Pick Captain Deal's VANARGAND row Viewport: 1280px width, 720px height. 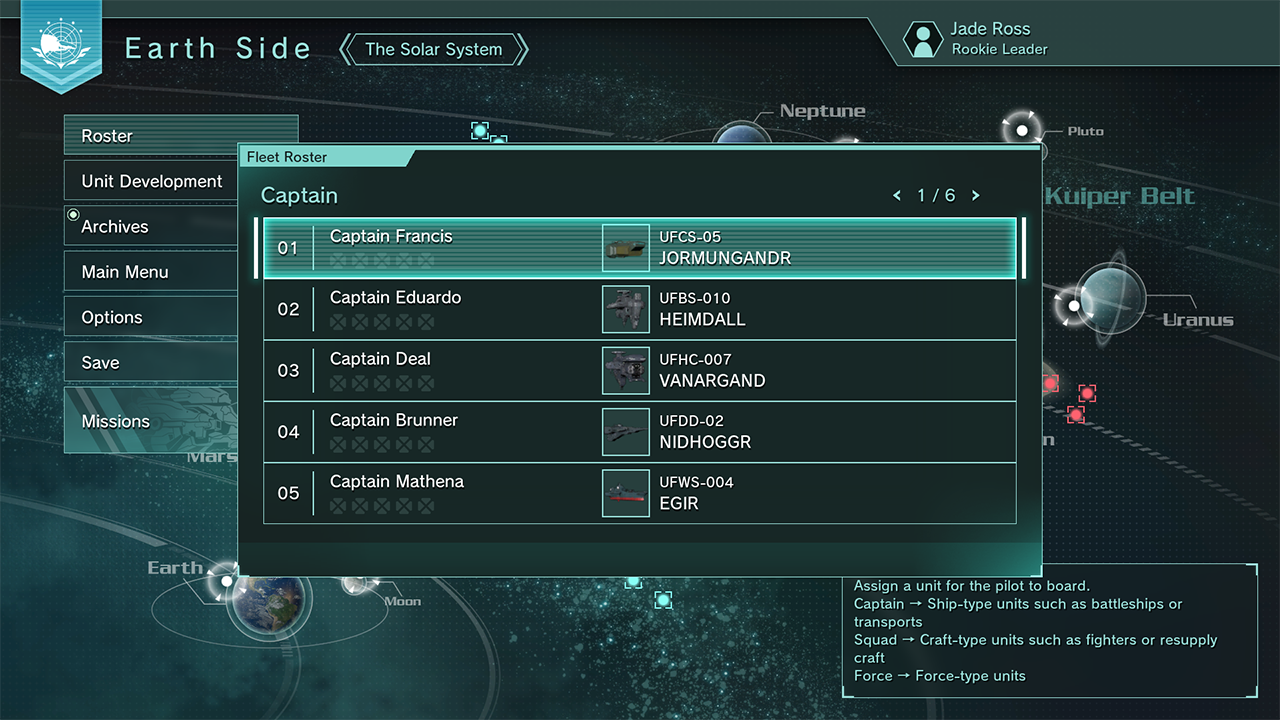640,370
